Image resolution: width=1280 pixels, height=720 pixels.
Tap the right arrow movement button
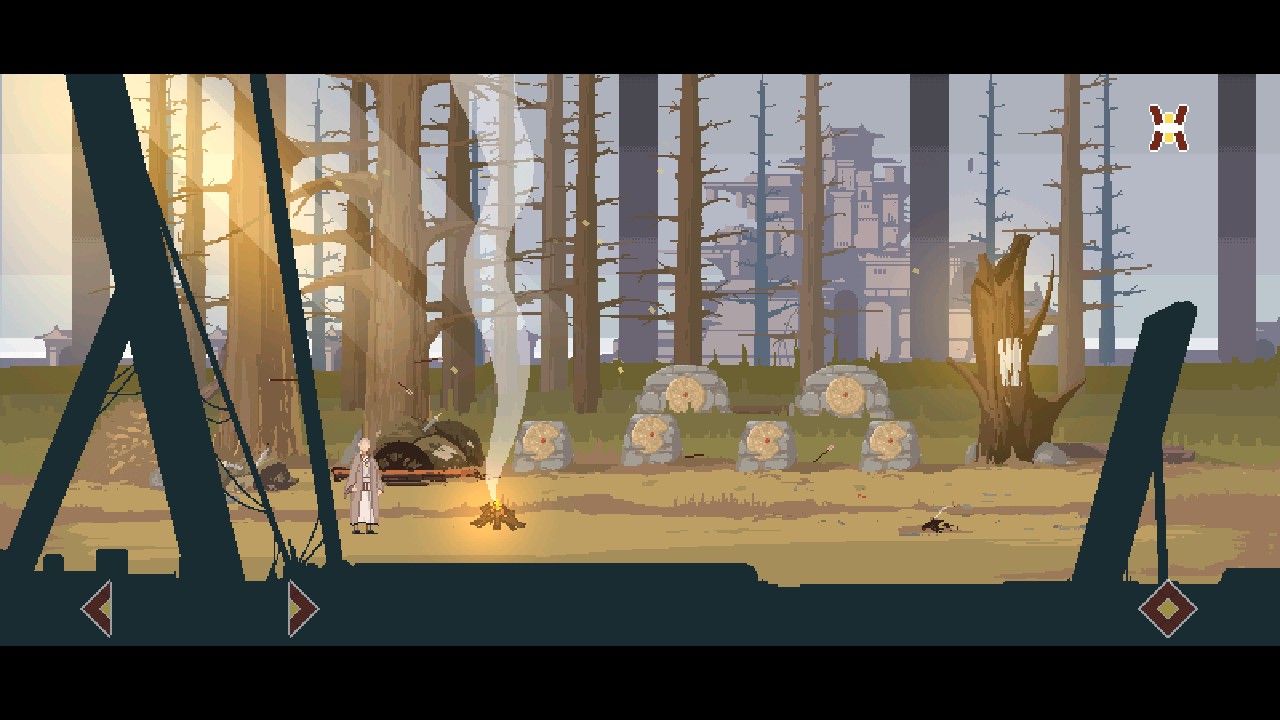point(302,608)
